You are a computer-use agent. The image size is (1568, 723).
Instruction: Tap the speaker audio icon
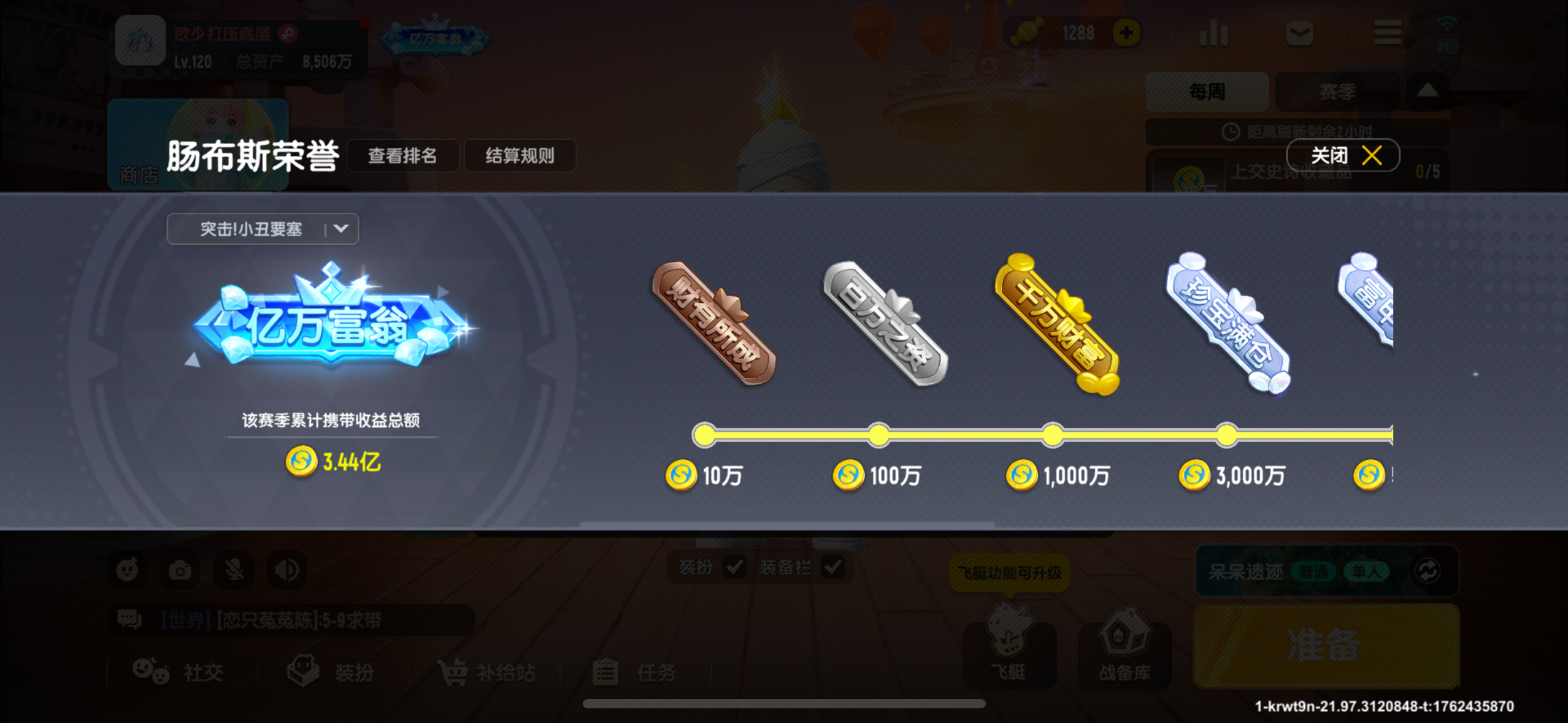coord(285,569)
